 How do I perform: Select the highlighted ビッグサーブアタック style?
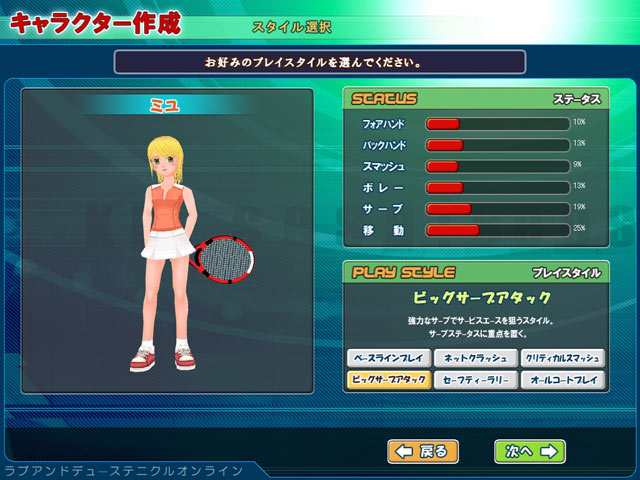[388, 380]
